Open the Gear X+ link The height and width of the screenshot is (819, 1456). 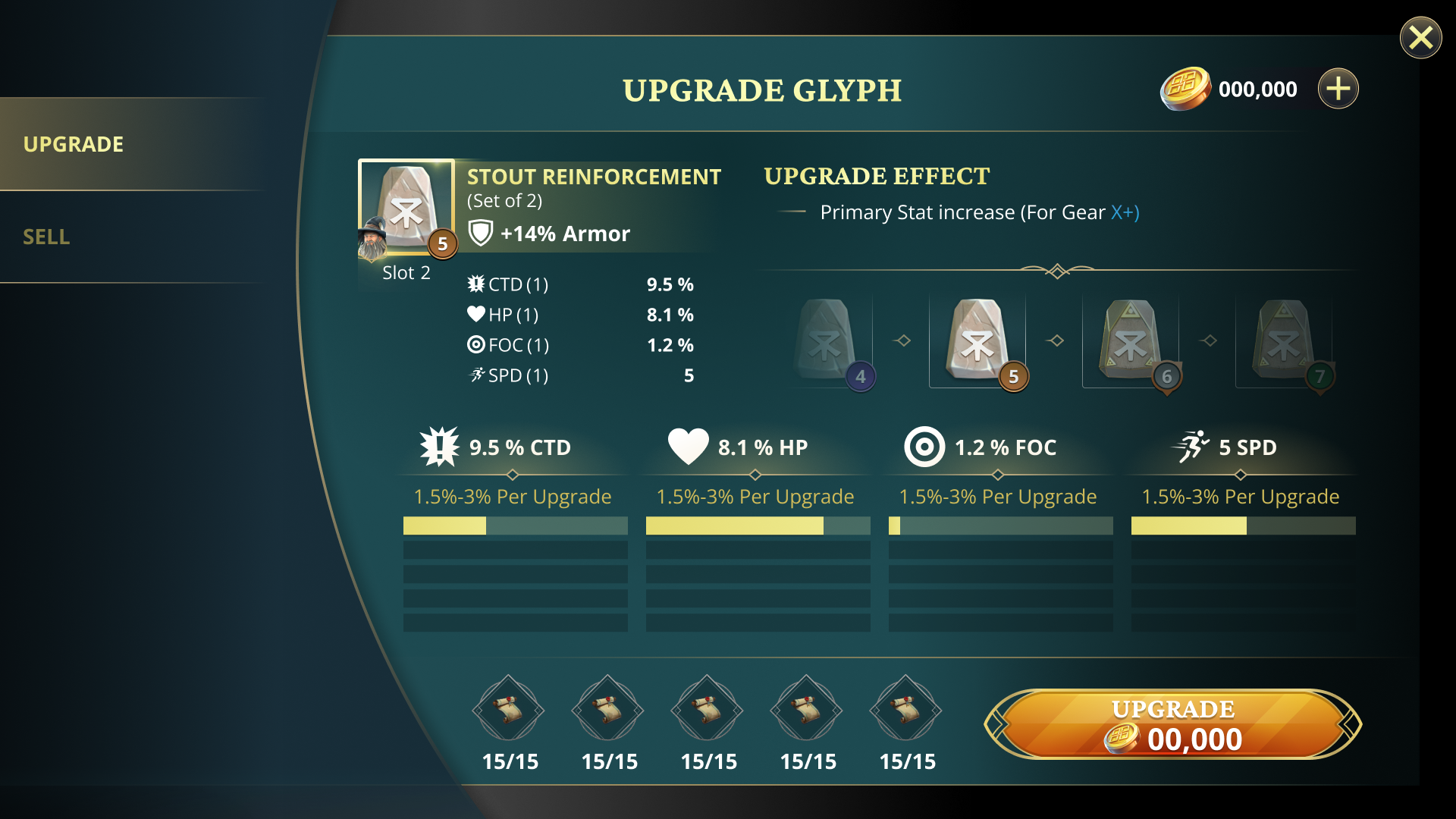pos(1122,213)
